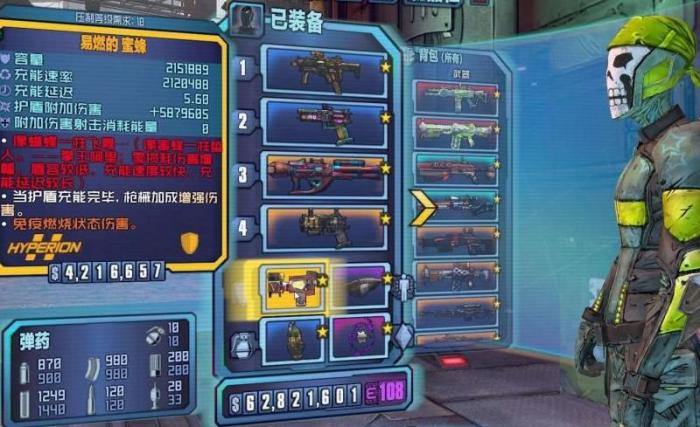The width and height of the screenshot is (700, 427).
Task: Pick the weapon in equipped slot 4
Action: 325,228
